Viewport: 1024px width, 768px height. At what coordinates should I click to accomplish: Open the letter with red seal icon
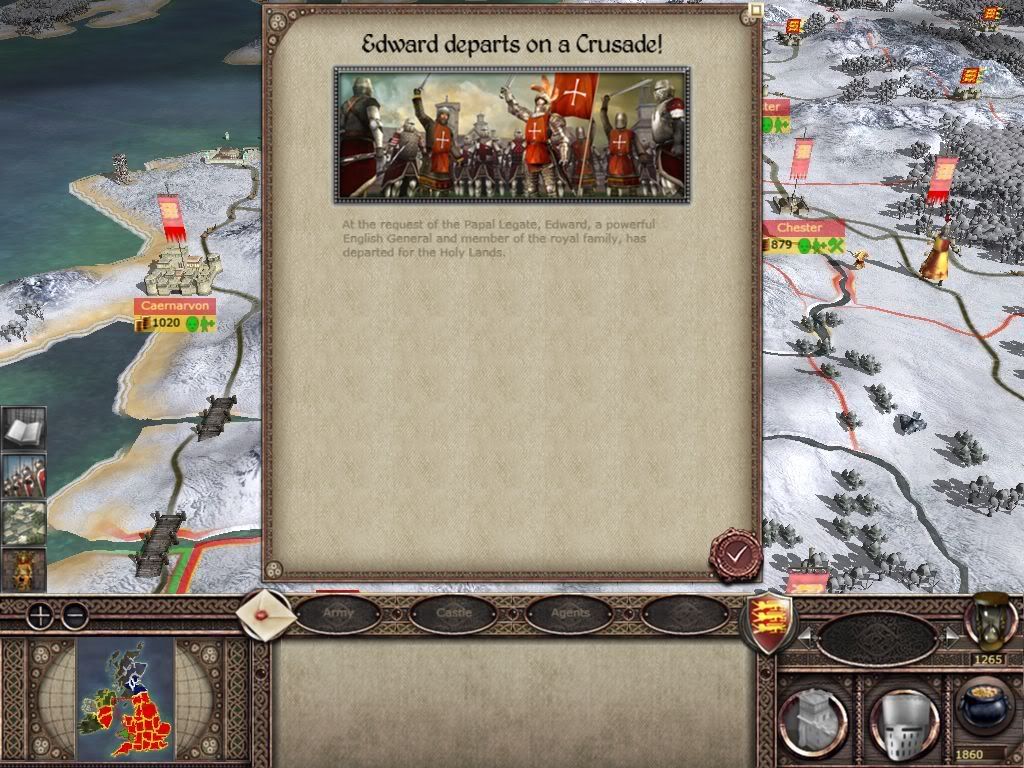coord(265,614)
